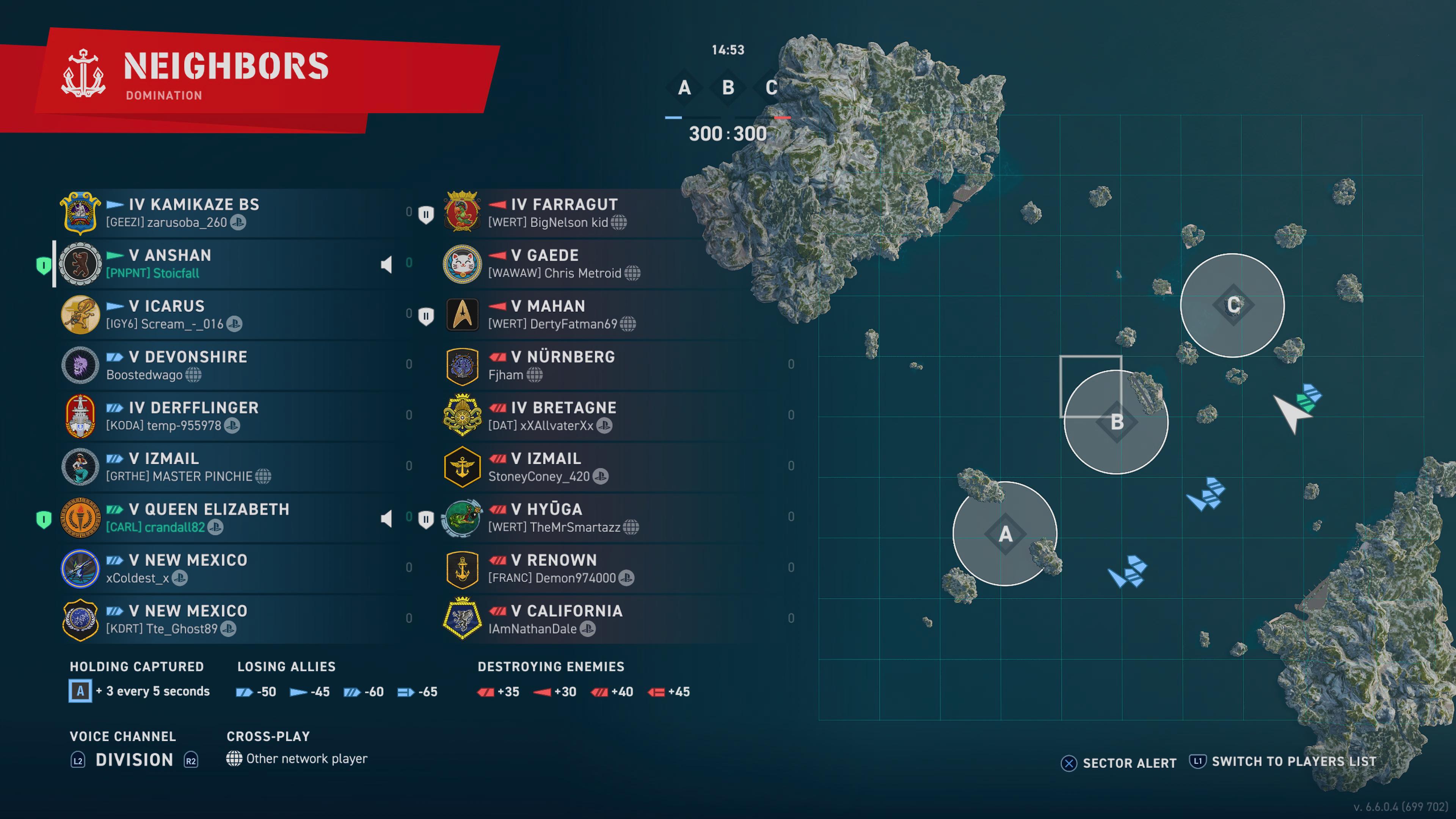This screenshot has width=1456, height=819.
Task: Pick temp-955978's Derfflinger row
Action: [226, 417]
